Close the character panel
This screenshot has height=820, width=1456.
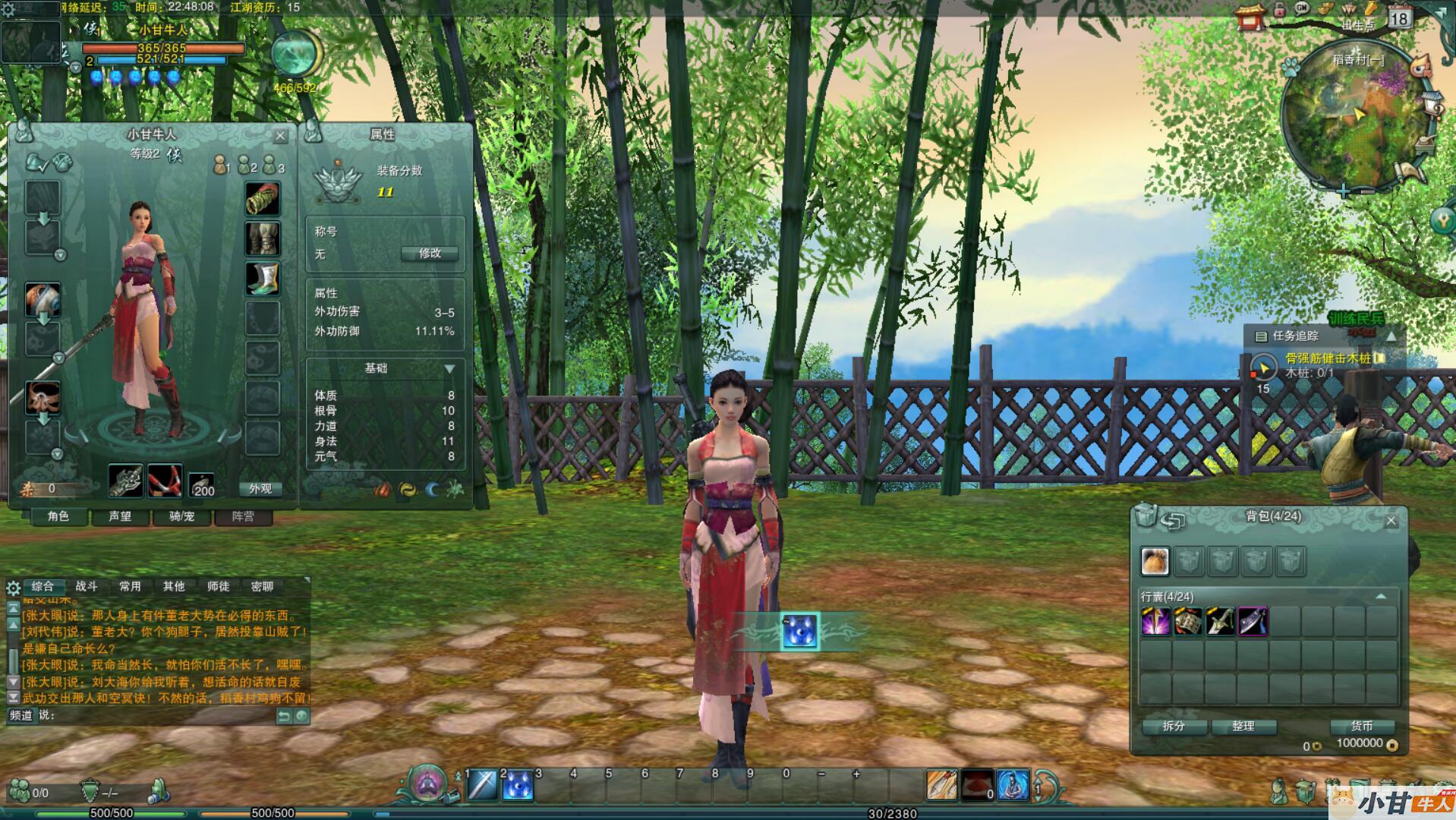(x=280, y=136)
